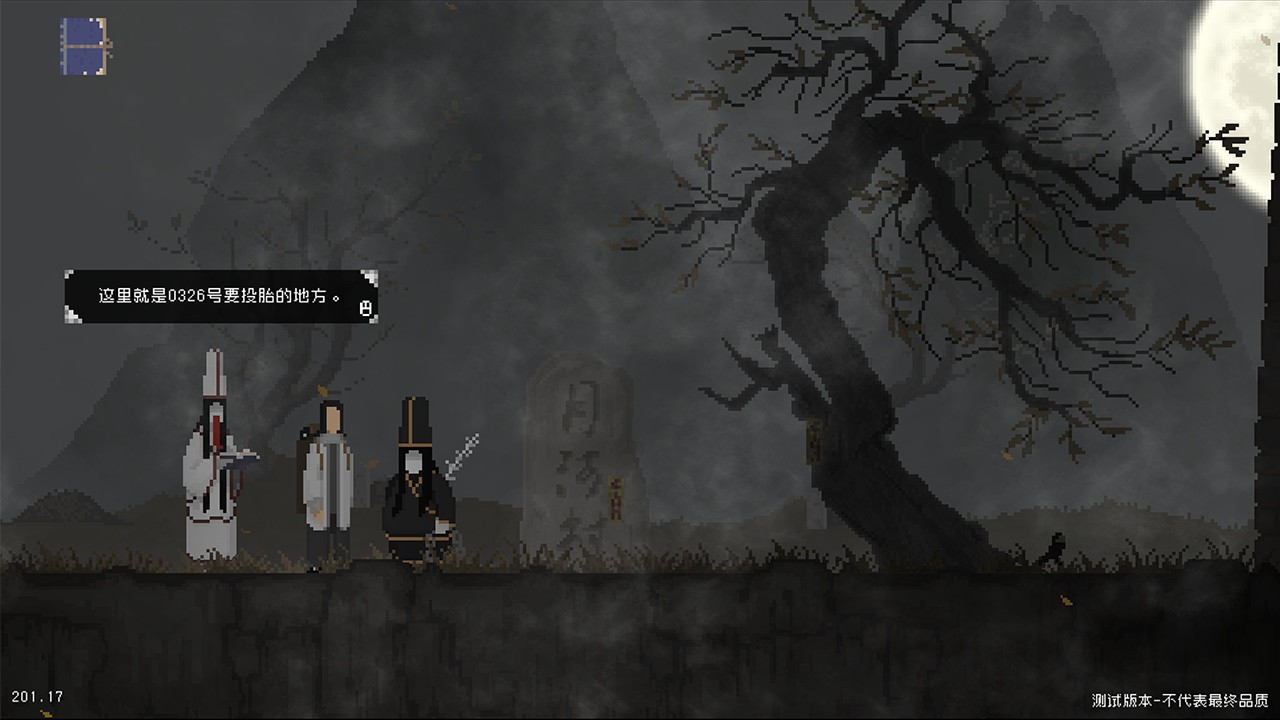Advance the dialogue box about number 0326
1280x720 pixels.
[220, 297]
